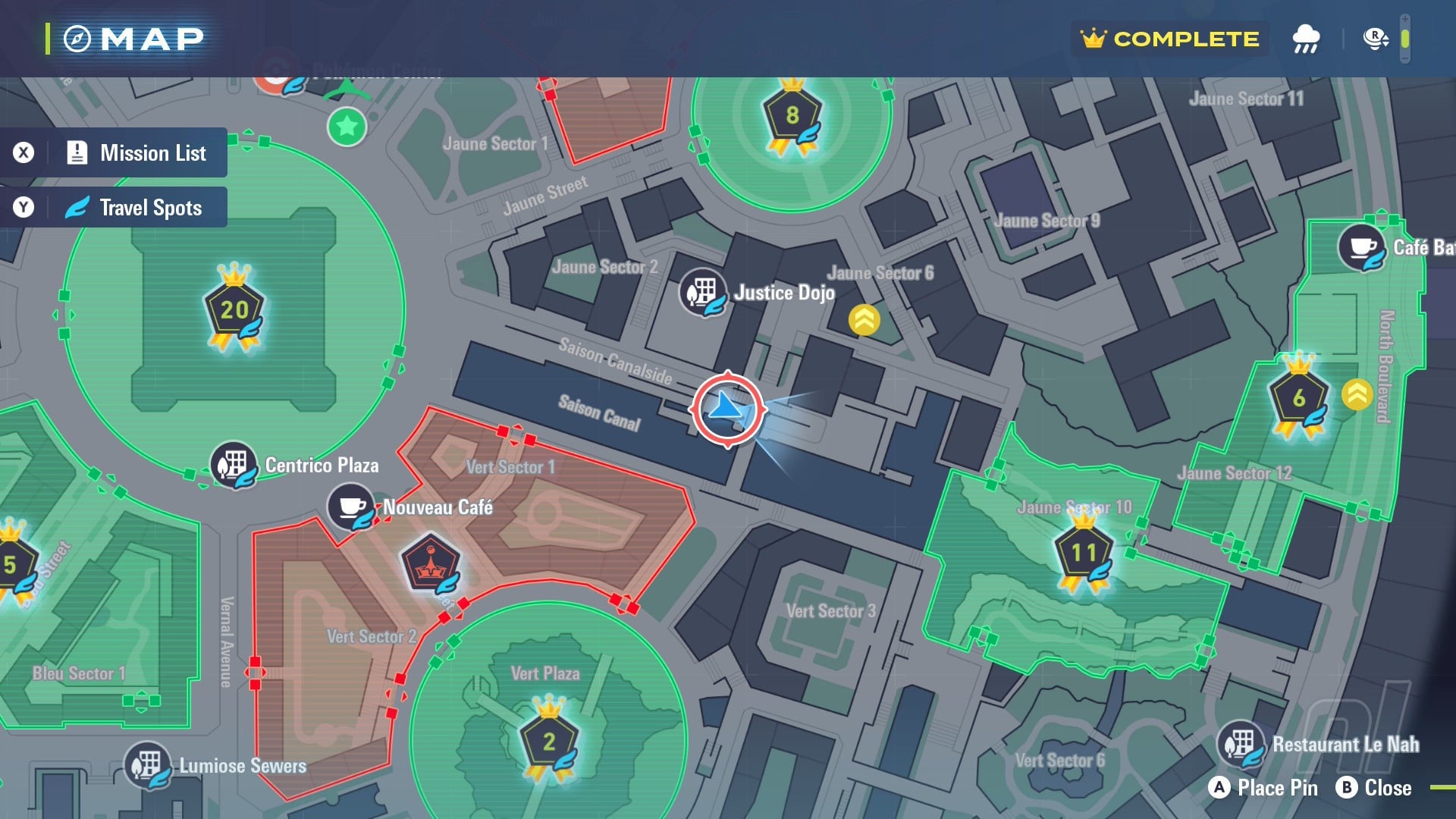Click the yellow chevron marker near Justice Dojo
Screen dimensions: 1456x819
[864, 319]
